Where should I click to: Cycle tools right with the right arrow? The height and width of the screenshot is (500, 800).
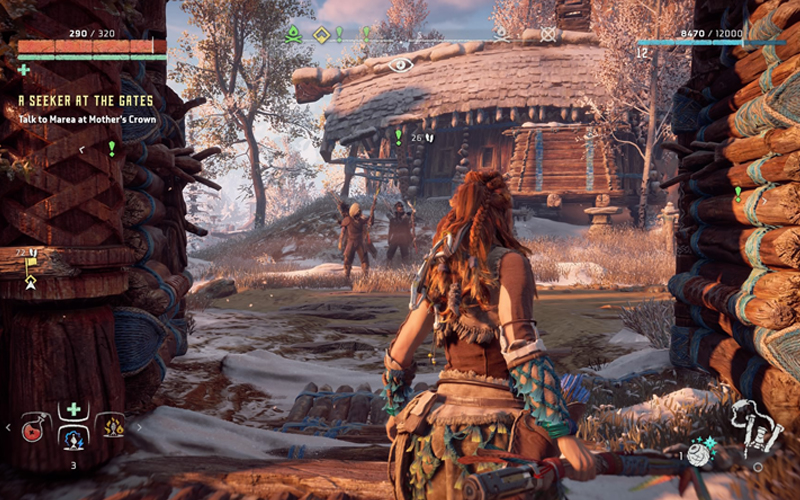coord(137,428)
